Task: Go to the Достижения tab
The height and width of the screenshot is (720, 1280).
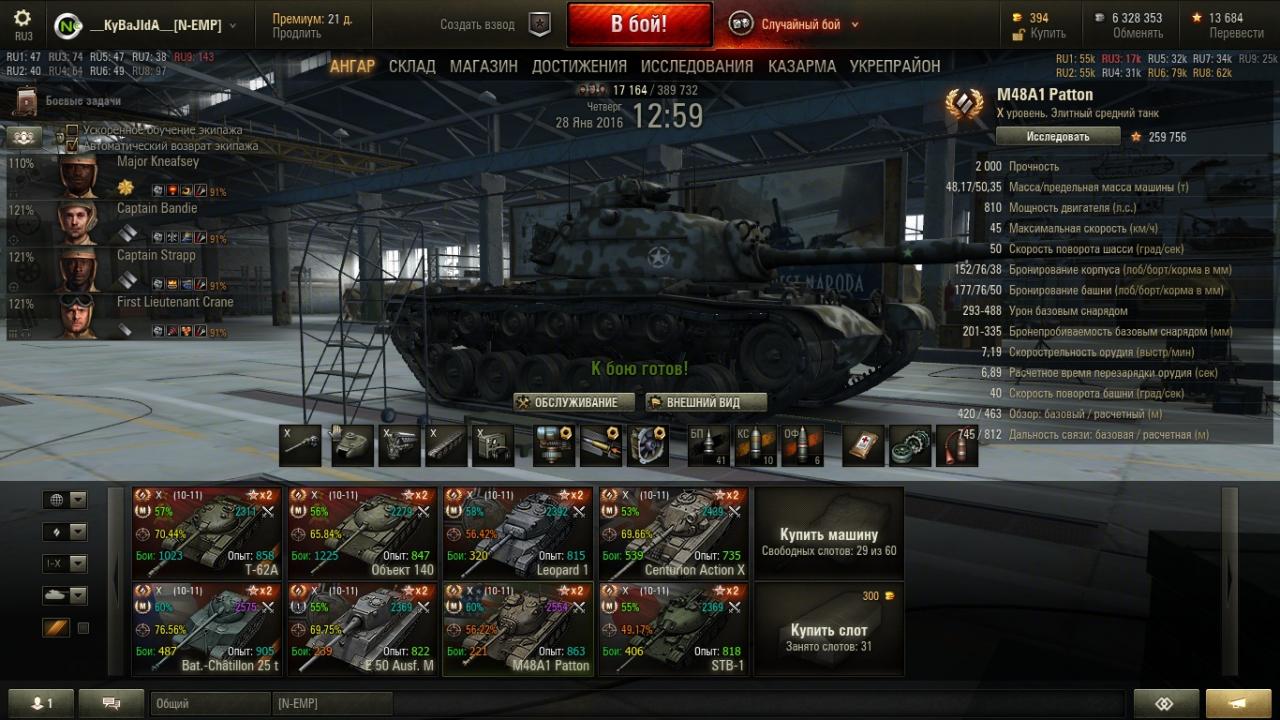Action: point(579,66)
